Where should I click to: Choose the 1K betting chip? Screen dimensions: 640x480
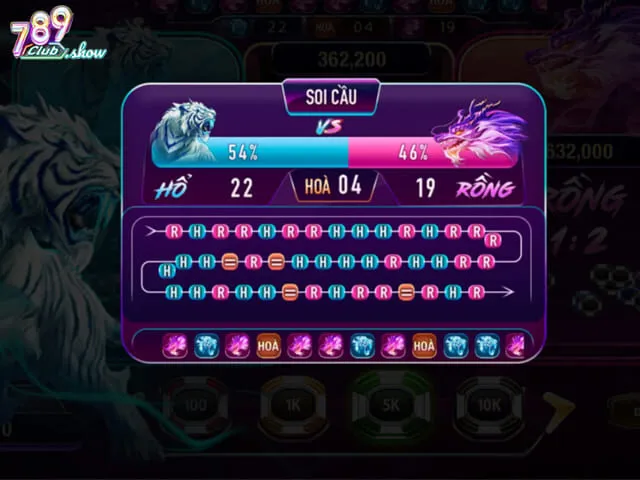(x=293, y=406)
